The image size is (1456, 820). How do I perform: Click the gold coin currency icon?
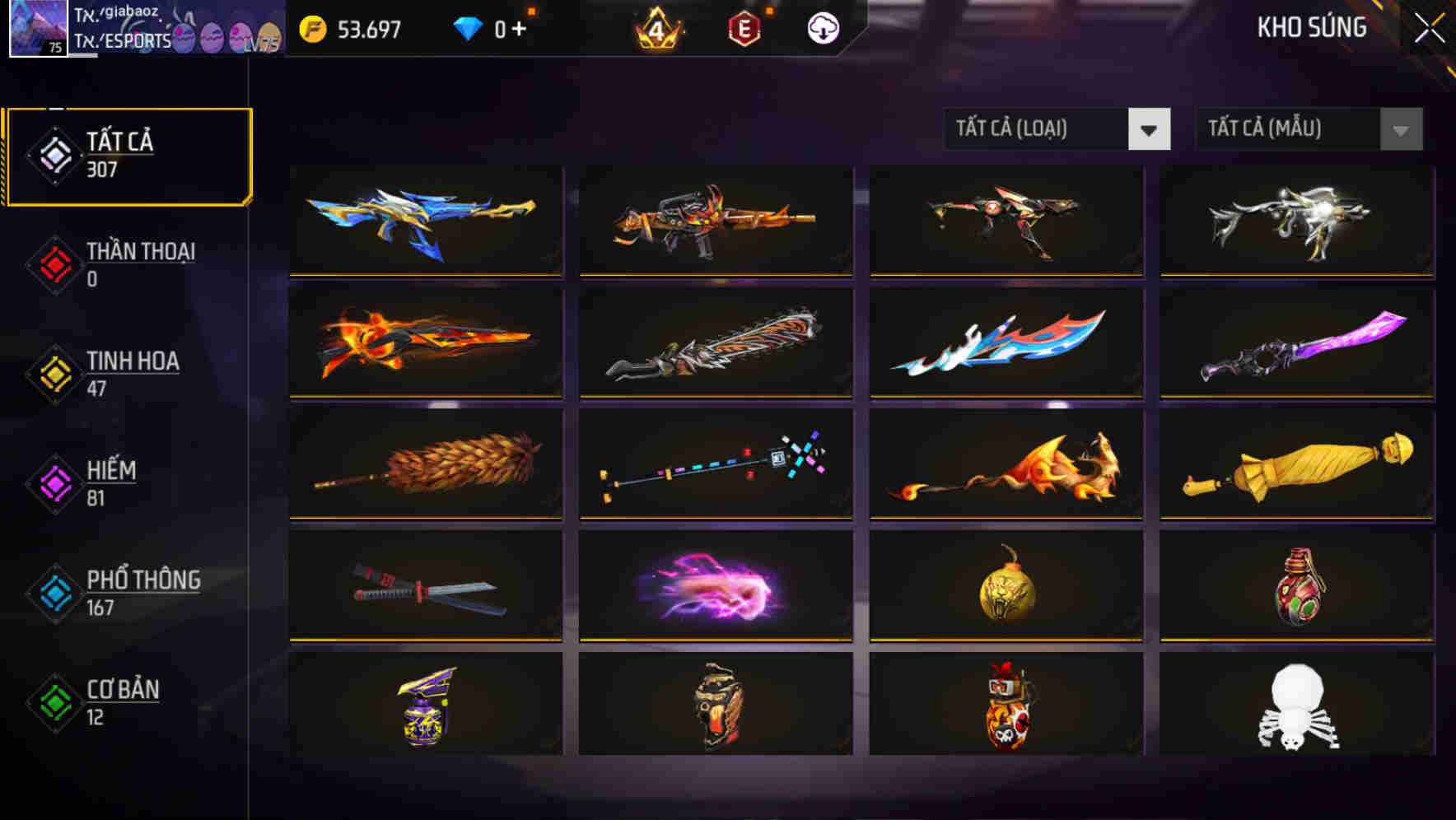click(x=314, y=27)
